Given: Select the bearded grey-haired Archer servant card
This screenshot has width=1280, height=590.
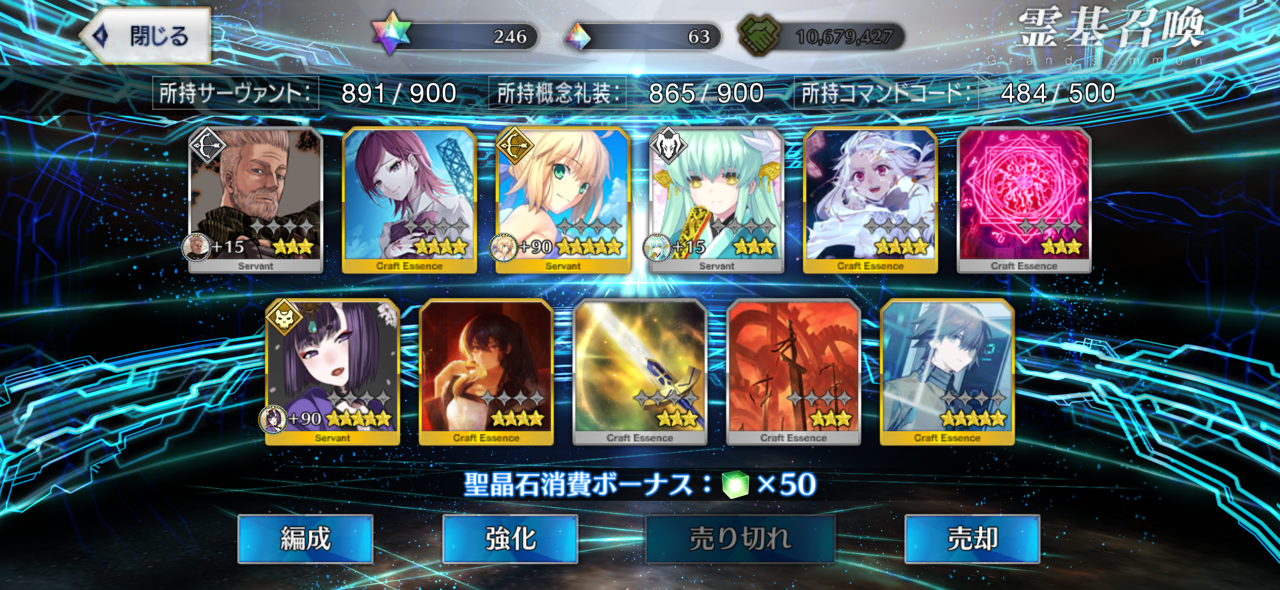Looking at the screenshot, I should click(255, 199).
